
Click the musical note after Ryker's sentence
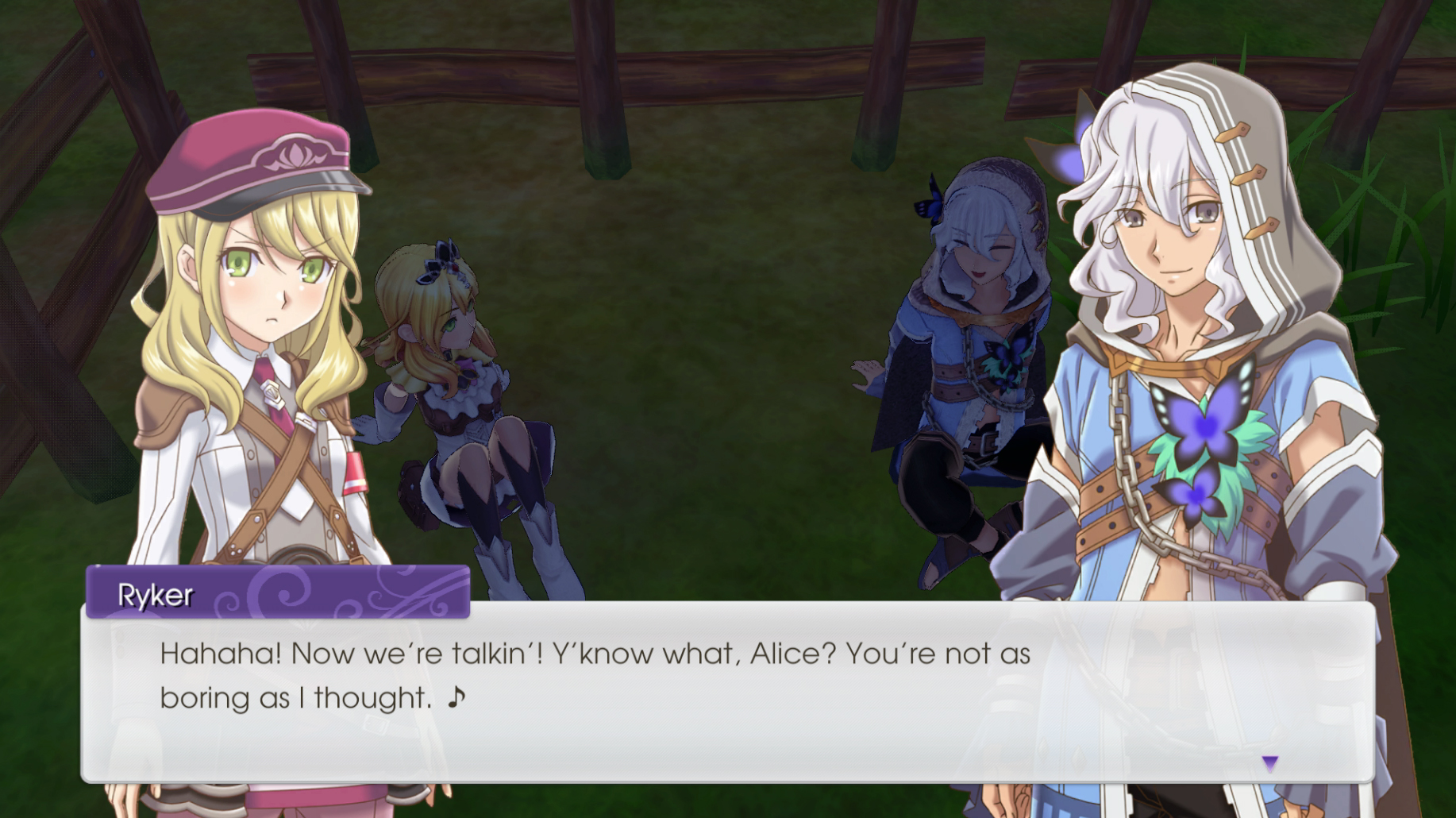(454, 699)
